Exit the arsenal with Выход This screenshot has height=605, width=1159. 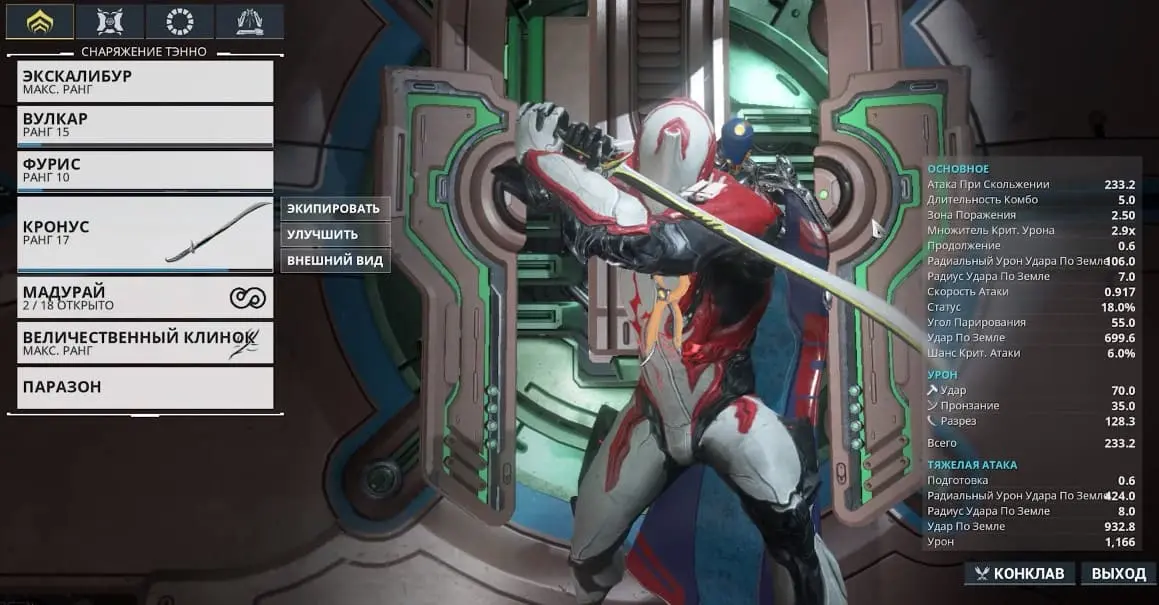coord(1118,573)
